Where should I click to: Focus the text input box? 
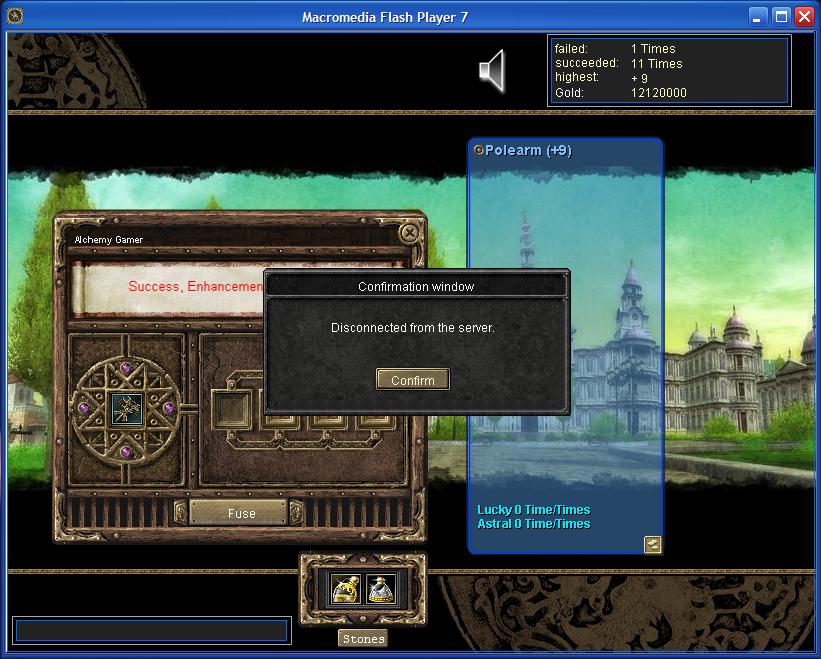(x=151, y=630)
